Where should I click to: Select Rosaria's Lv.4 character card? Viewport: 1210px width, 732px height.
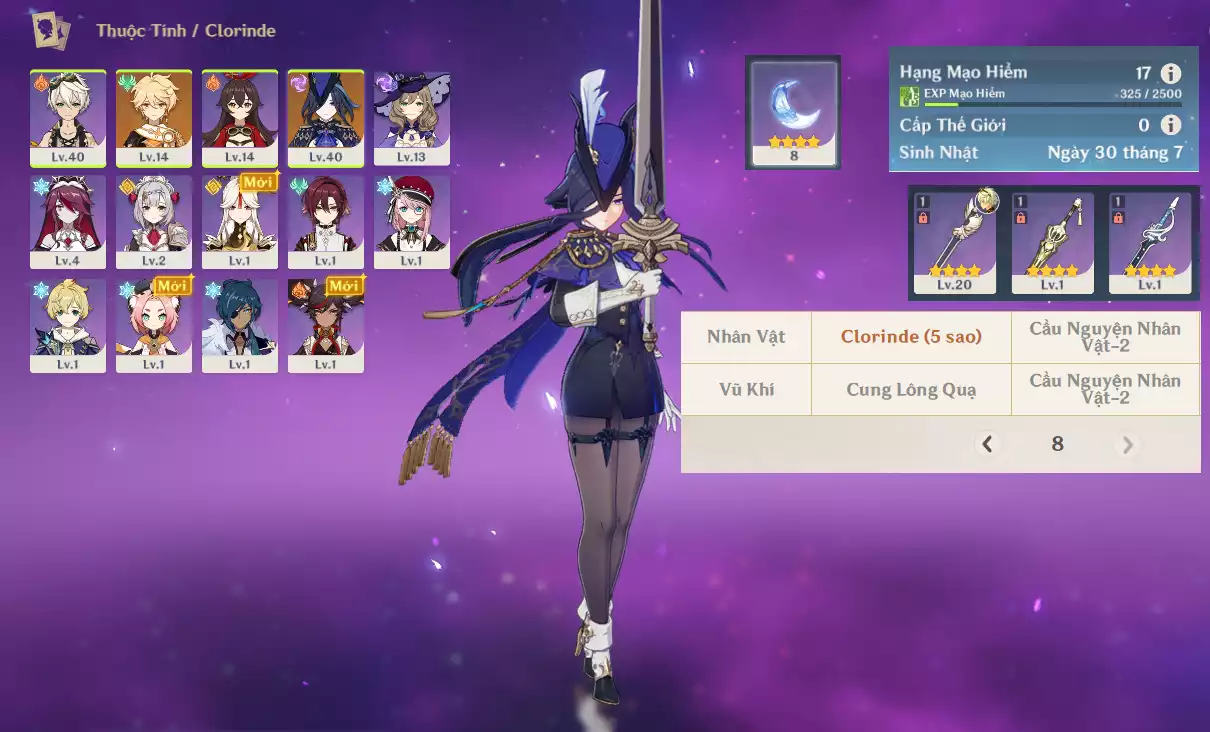coord(68,222)
